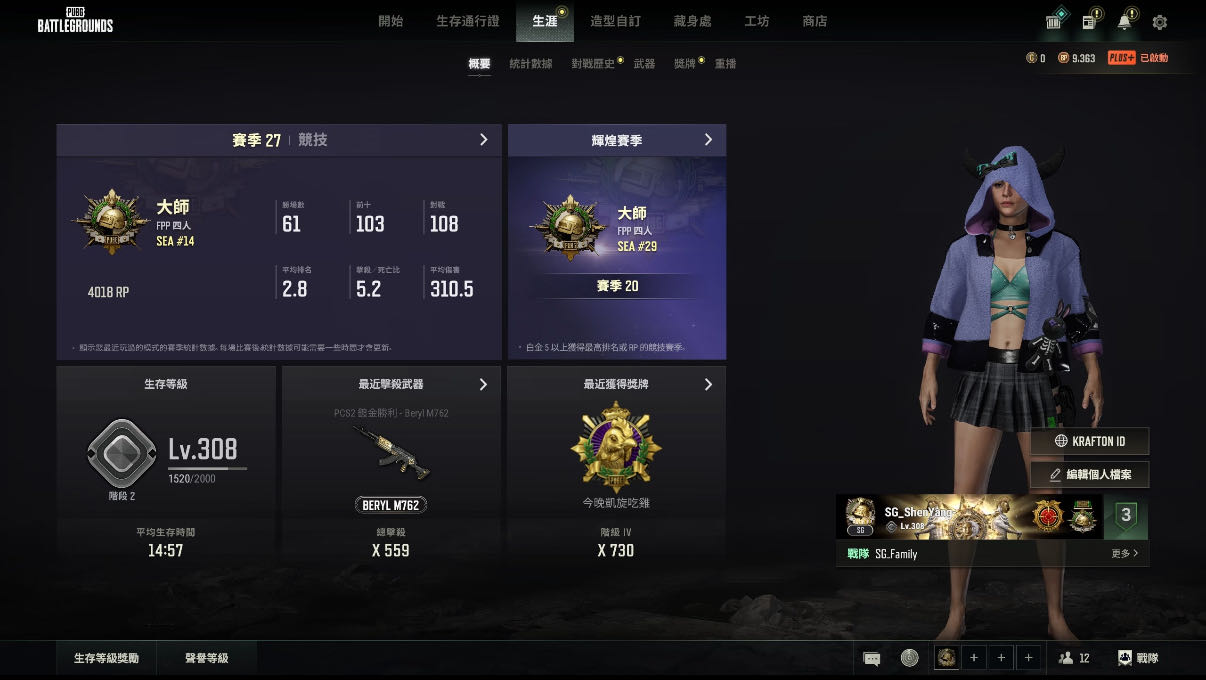Open 生存等級獎勵 rewards button
This screenshot has width=1206, height=680.
[106, 658]
